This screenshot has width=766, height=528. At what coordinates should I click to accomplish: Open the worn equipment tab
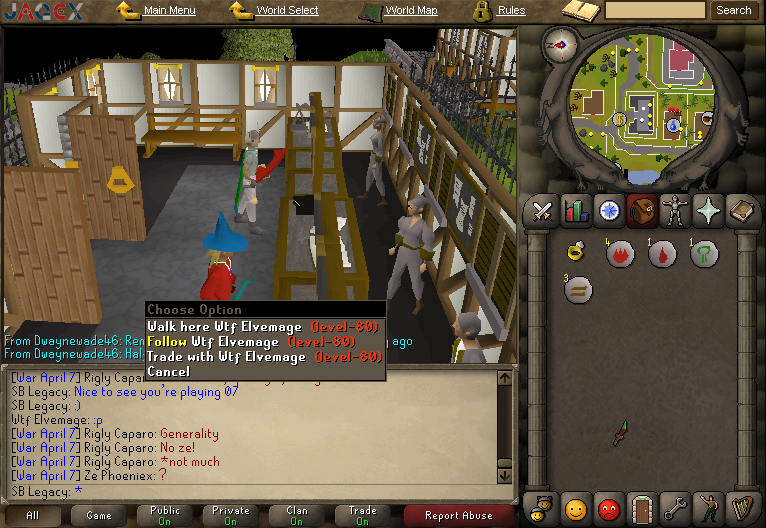click(x=675, y=211)
